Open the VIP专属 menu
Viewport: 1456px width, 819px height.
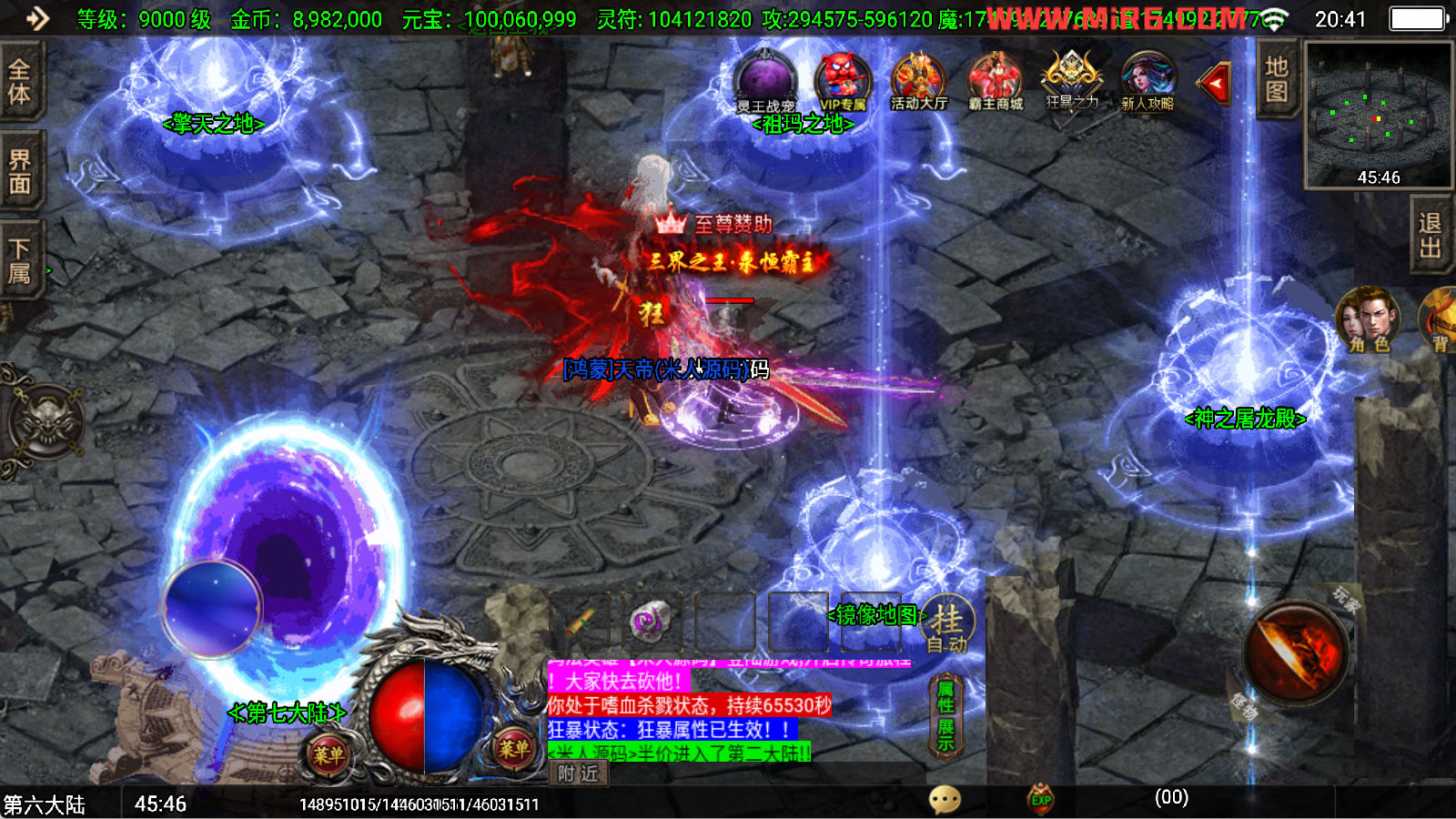(843, 82)
